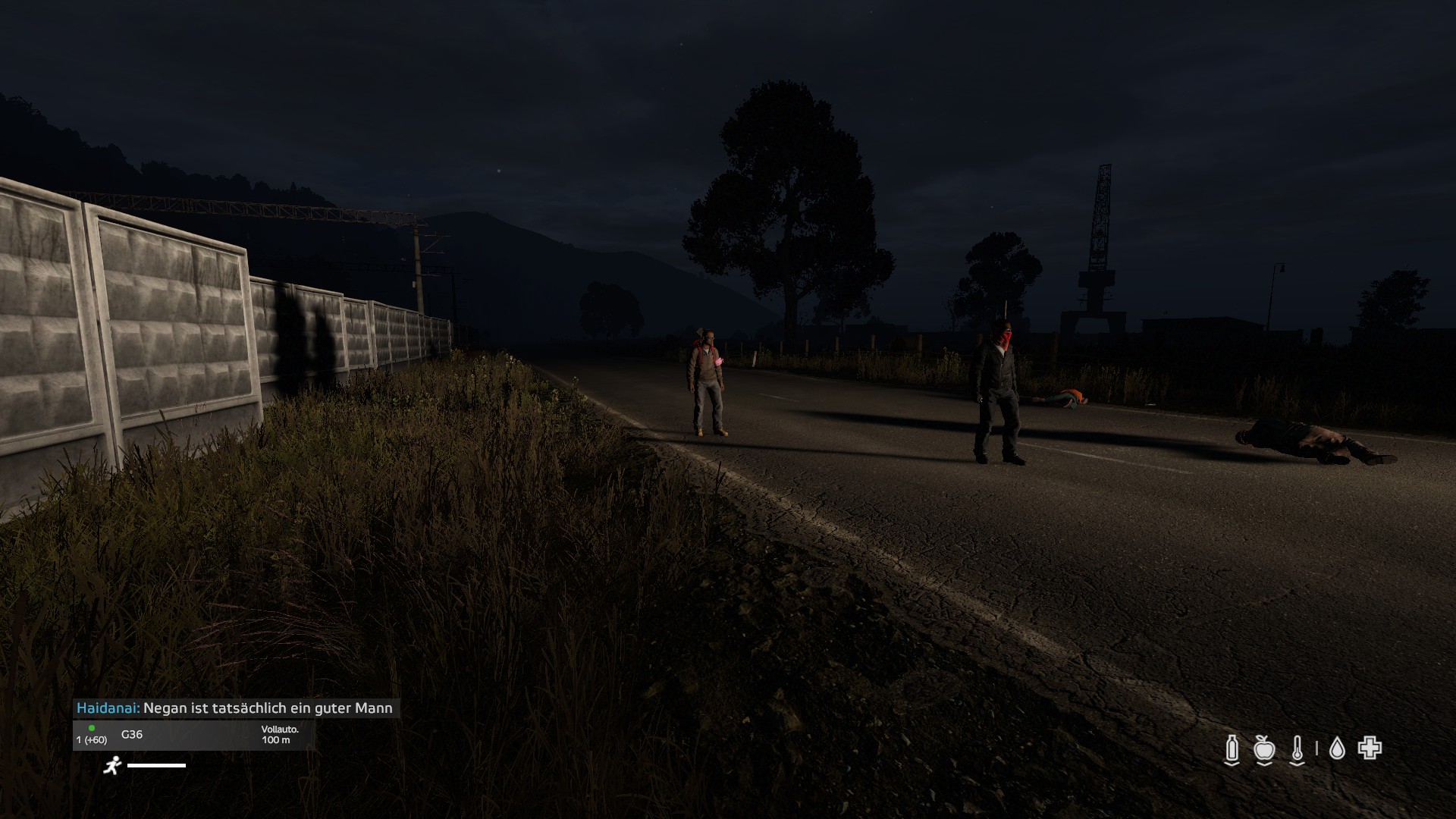
Task: Click the running man stamina icon
Action: coord(112,765)
